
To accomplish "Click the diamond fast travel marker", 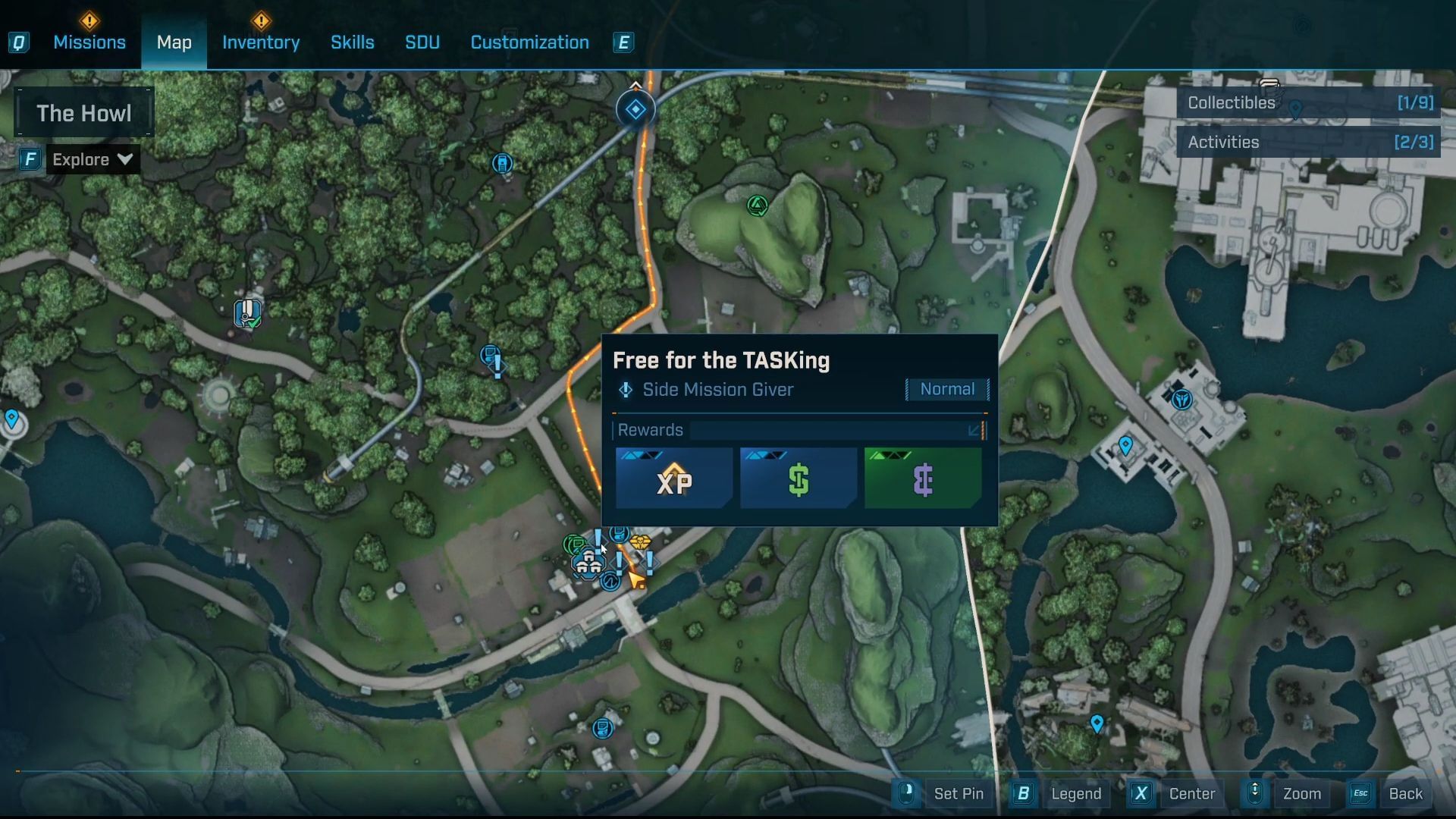I will (635, 109).
